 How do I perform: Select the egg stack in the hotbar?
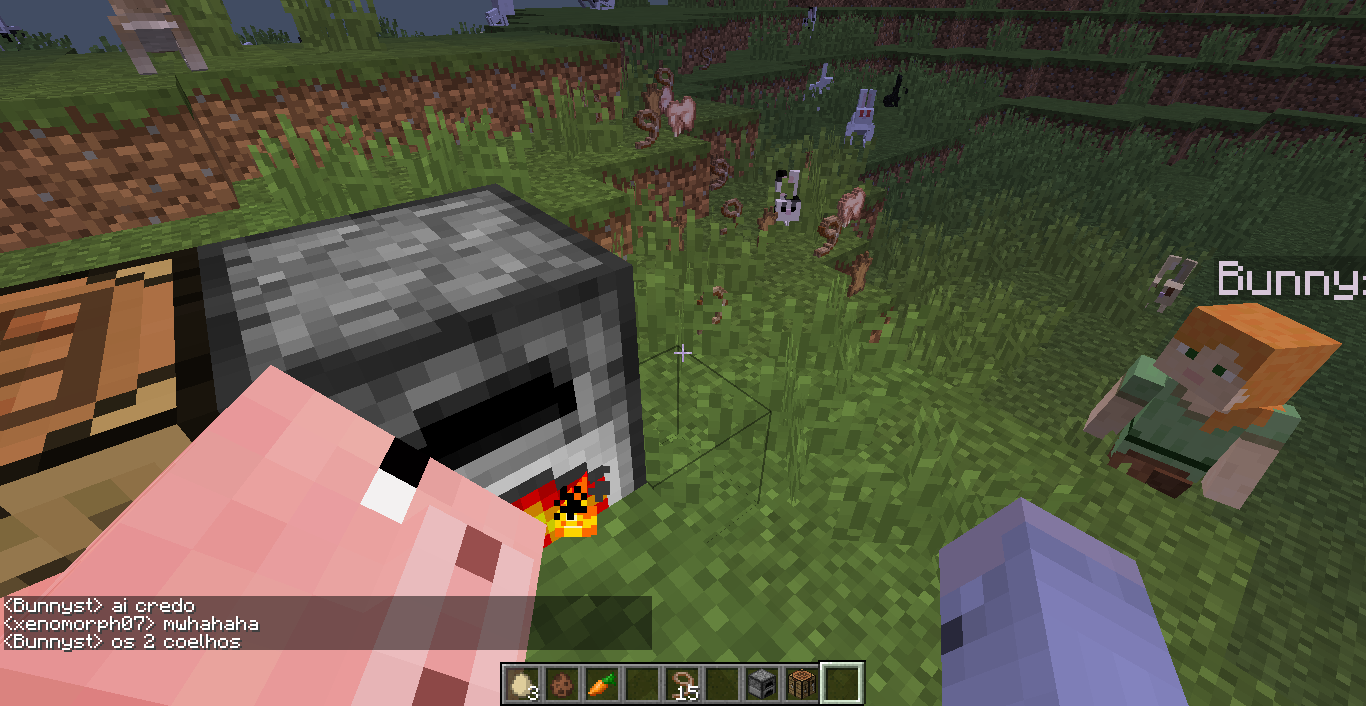[521, 684]
